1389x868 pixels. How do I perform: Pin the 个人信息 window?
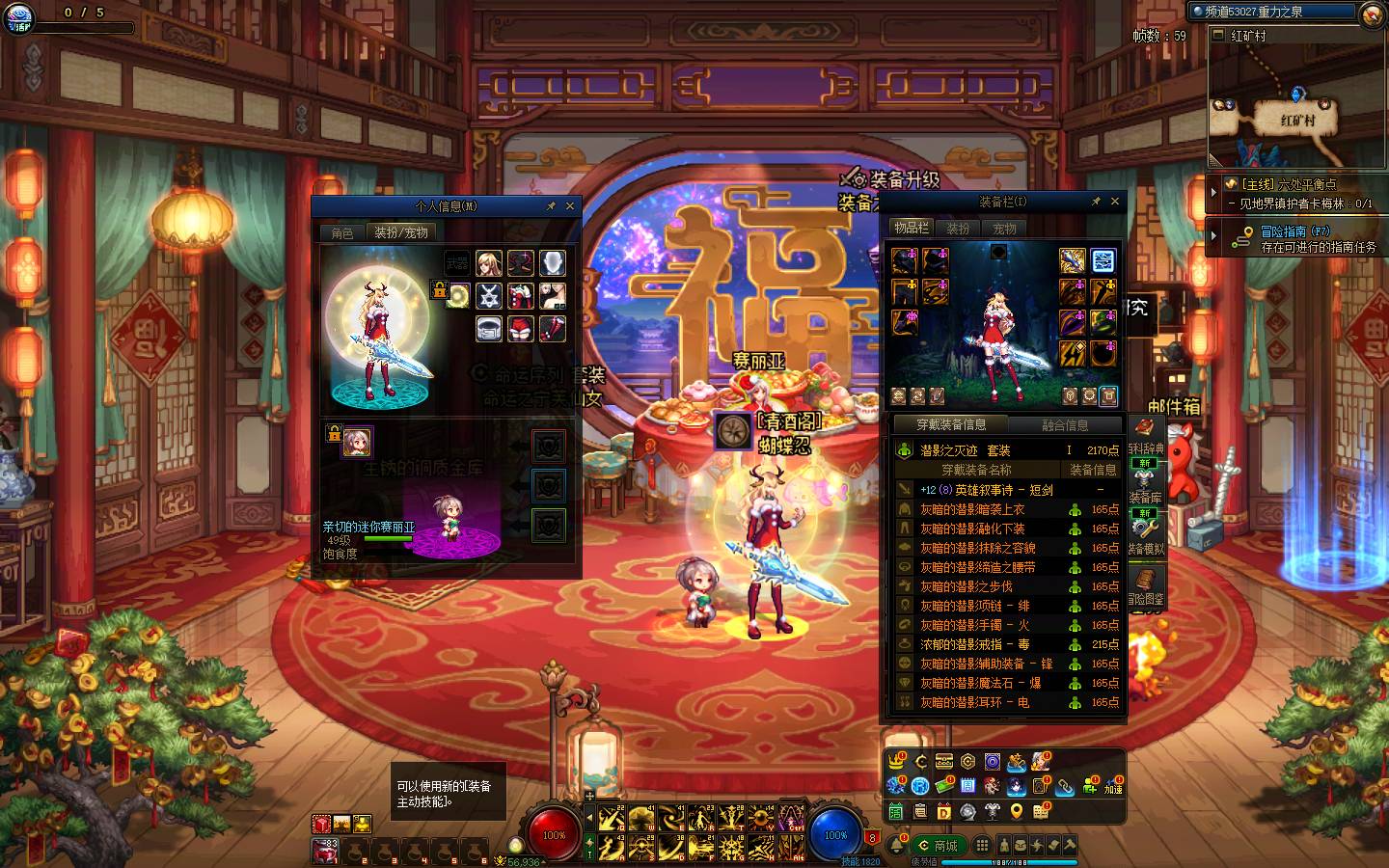(x=551, y=205)
